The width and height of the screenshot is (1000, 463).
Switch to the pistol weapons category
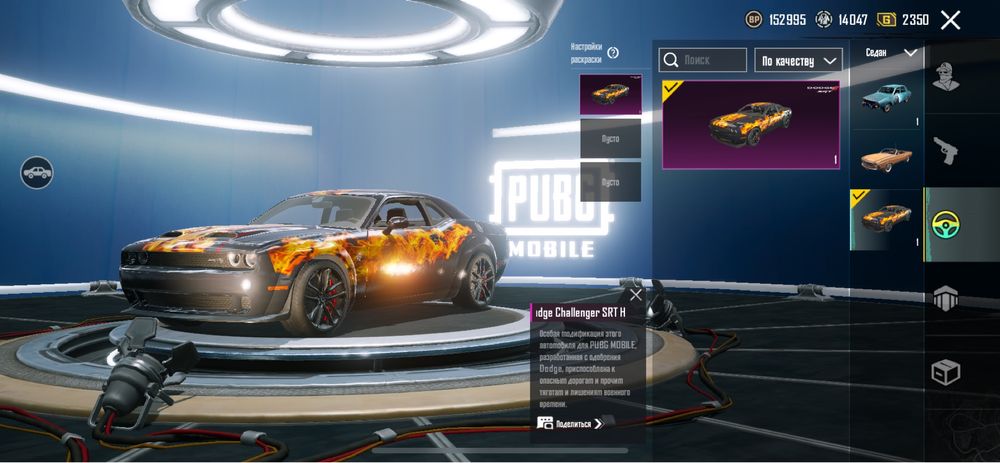946,151
